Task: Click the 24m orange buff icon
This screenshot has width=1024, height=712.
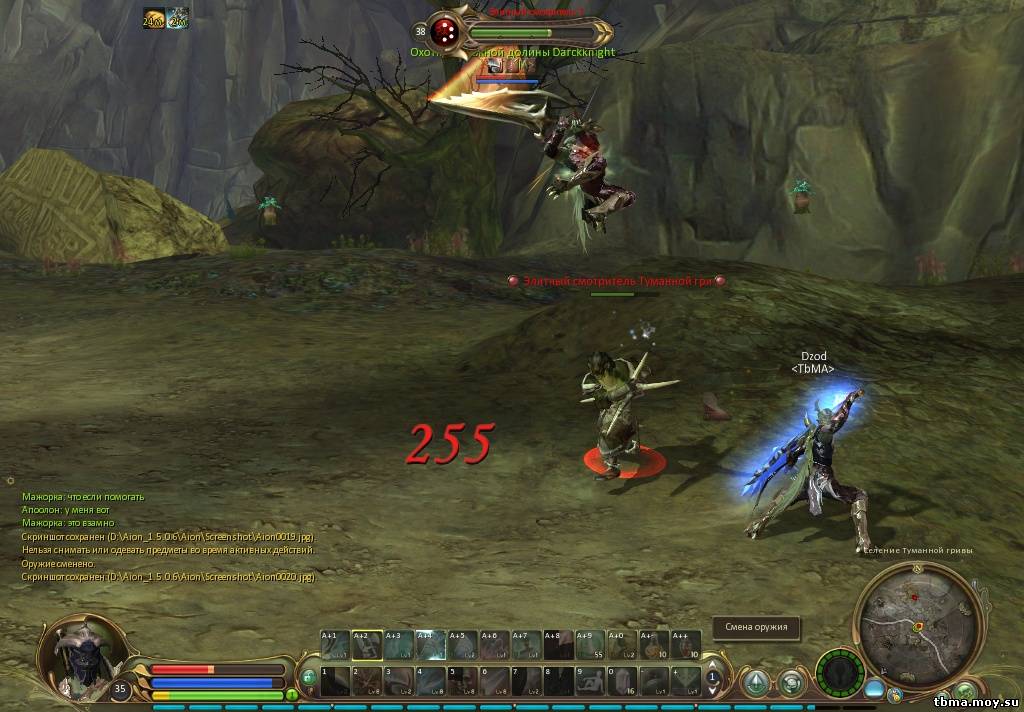Action: tap(153, 18)
